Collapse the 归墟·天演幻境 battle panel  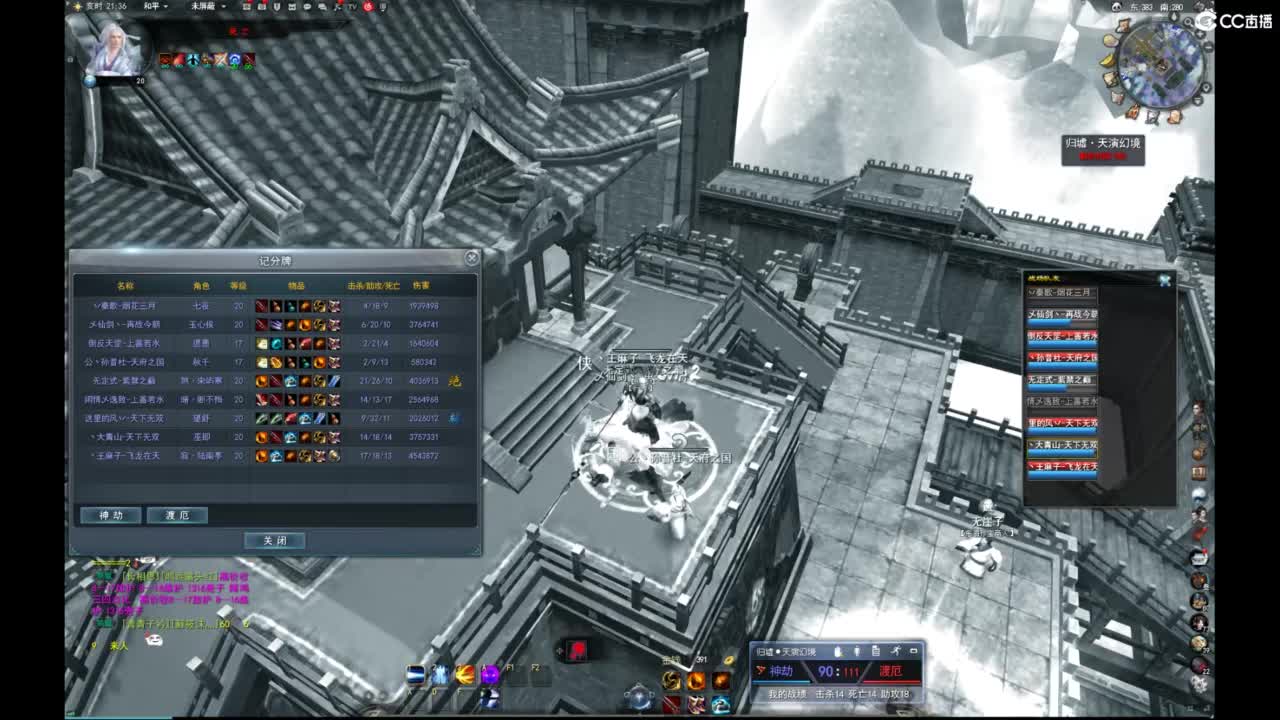916,652
